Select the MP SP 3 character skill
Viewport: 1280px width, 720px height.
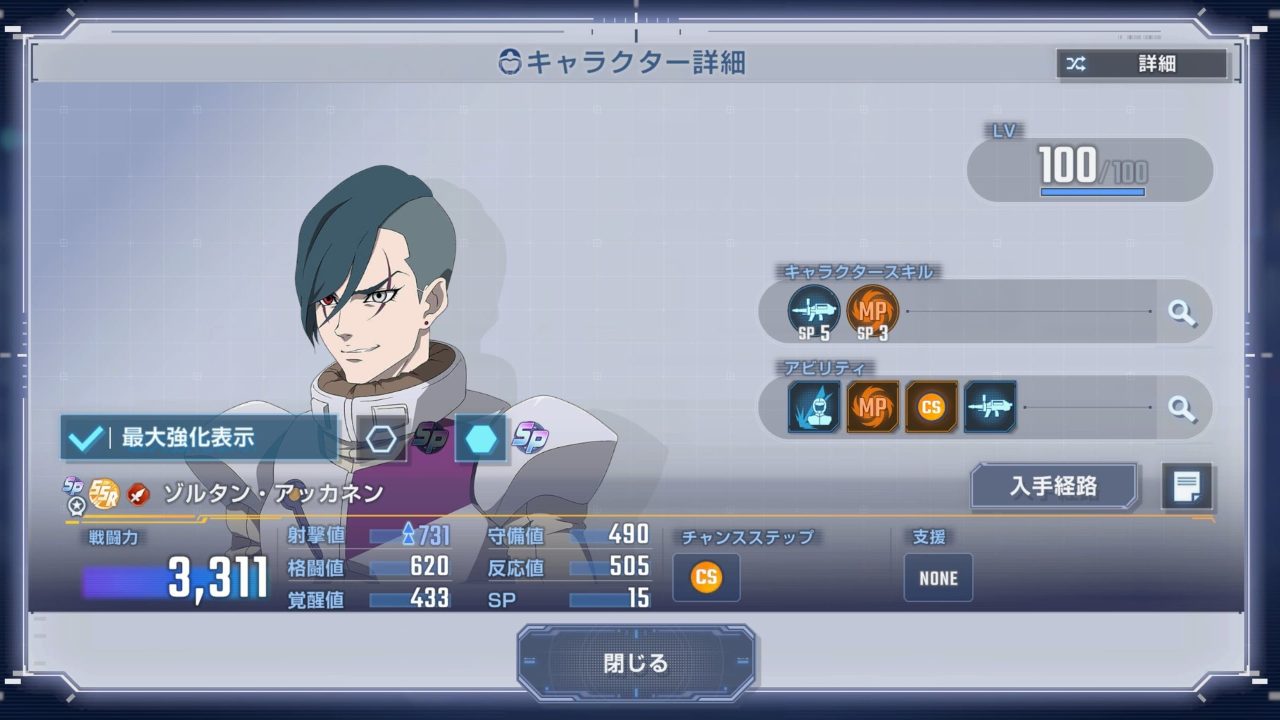(x=872, y=312)
